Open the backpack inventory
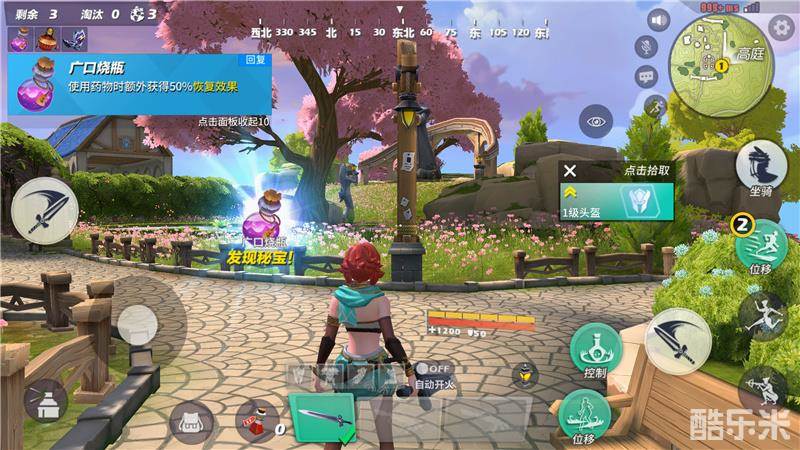Viewport: 800px width, 450px height. pyautogui.click(x=191, y=423)
